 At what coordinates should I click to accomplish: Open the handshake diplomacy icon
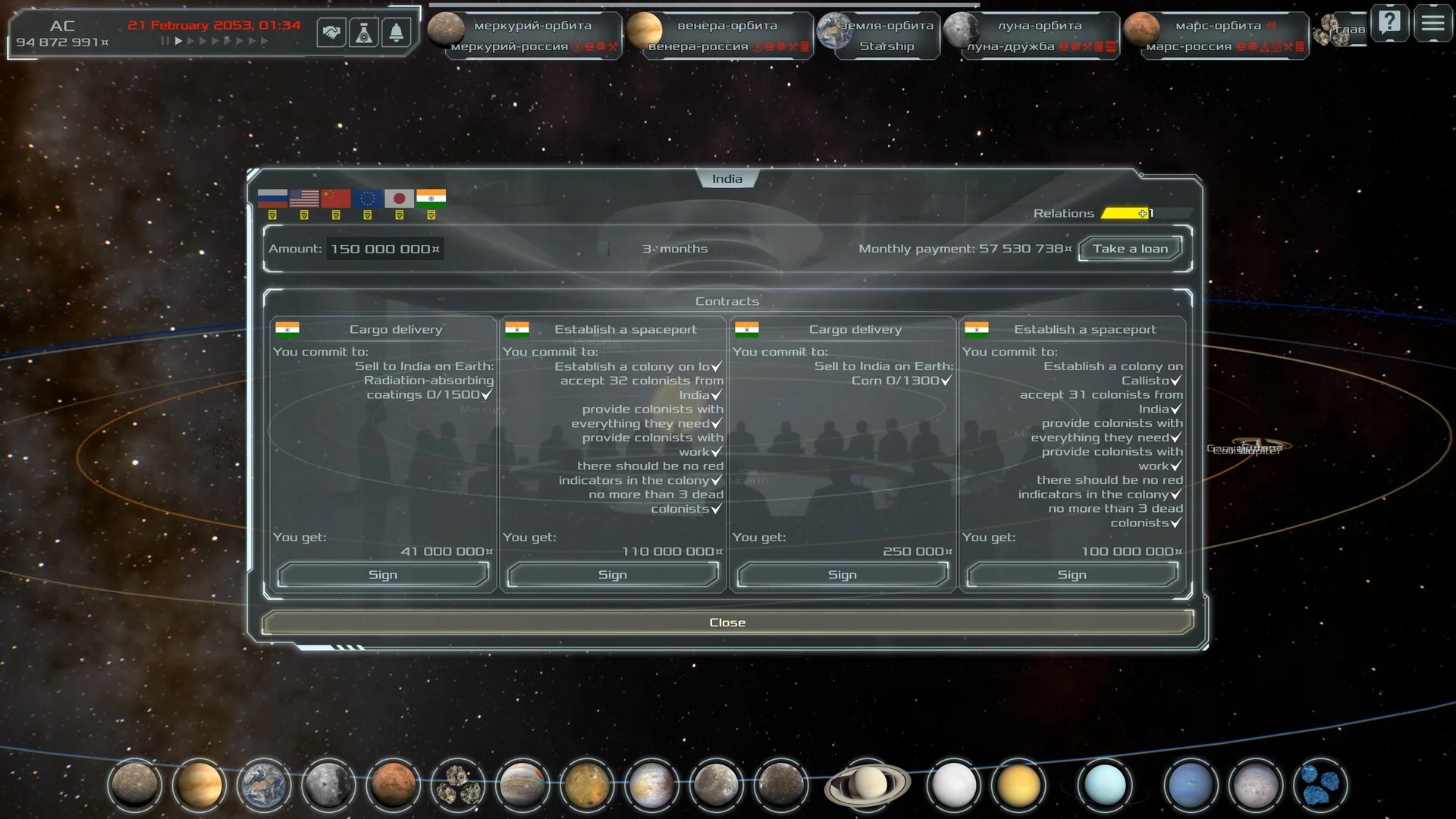[331, 33]
